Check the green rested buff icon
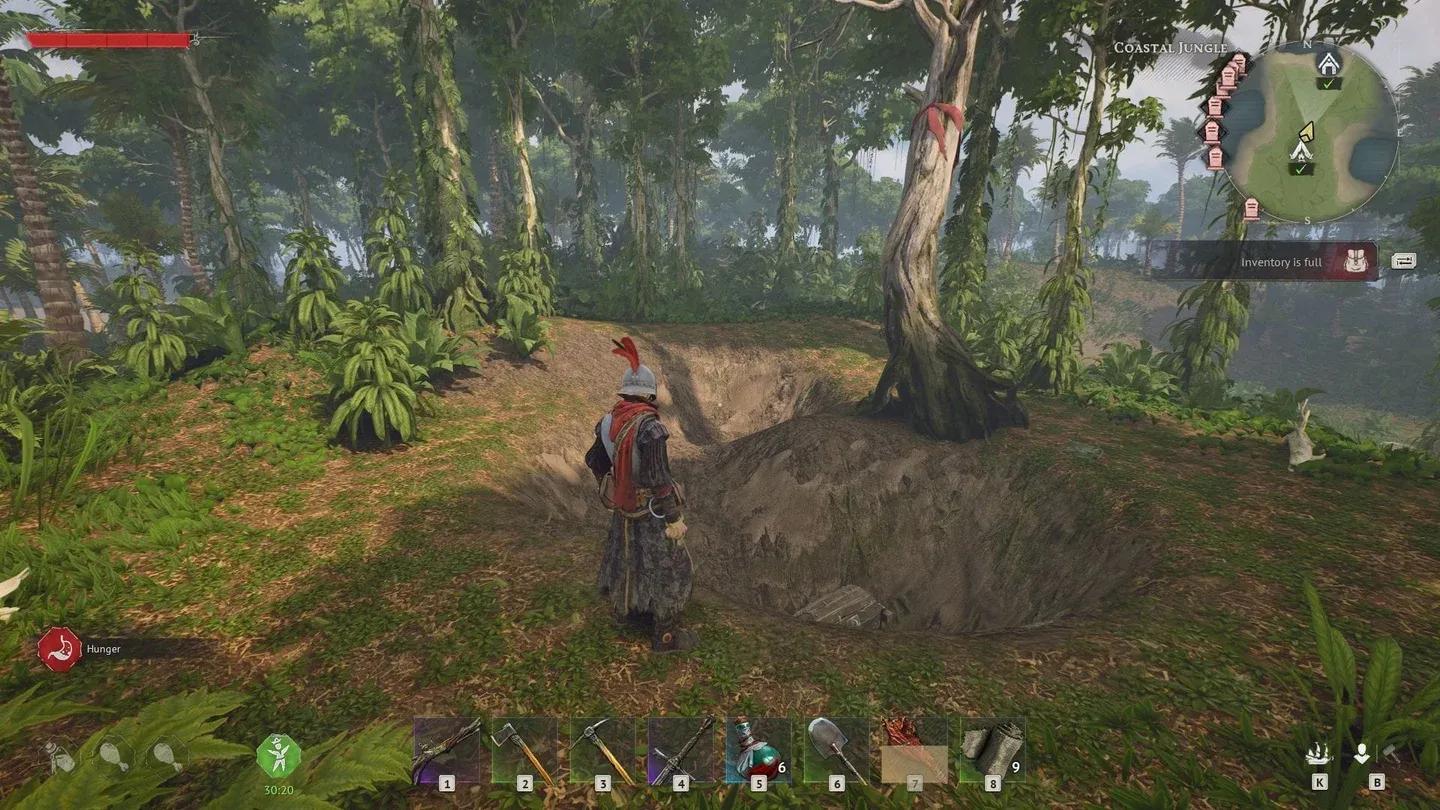 [278, 756]
